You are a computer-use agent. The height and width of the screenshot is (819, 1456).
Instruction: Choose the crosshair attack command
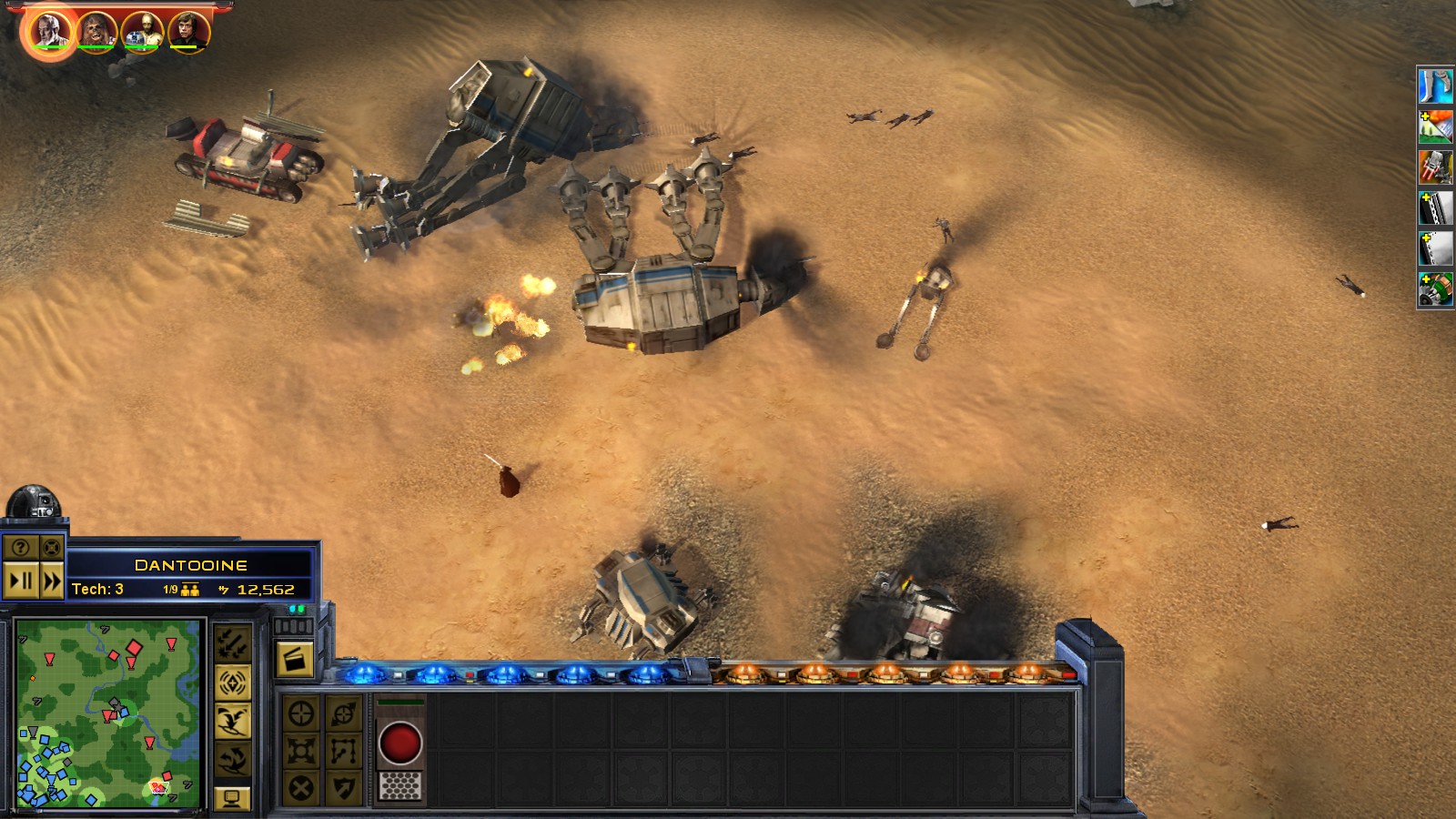301,713
